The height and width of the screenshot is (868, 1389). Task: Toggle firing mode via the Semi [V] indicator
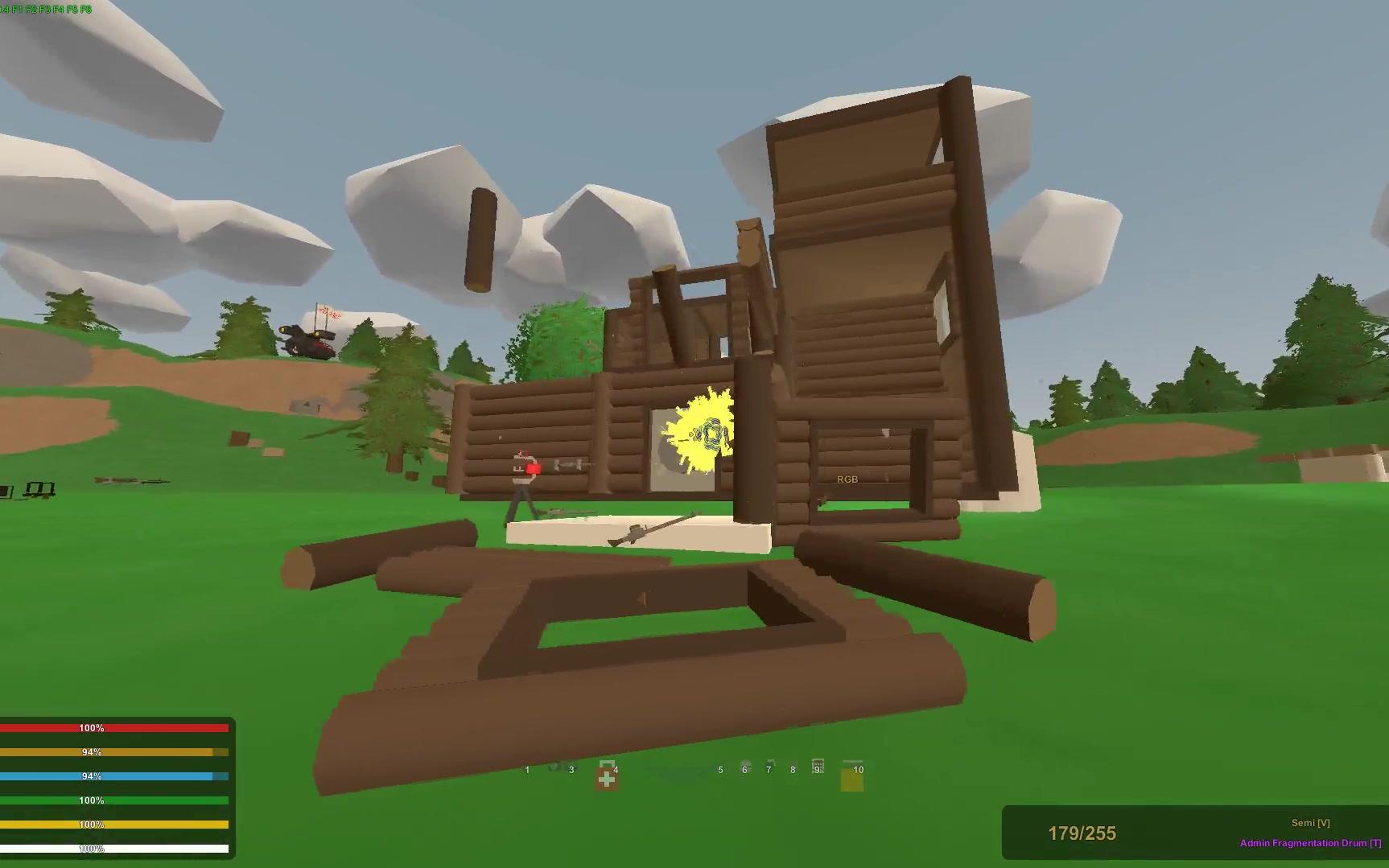click(x=1310, y=822)
